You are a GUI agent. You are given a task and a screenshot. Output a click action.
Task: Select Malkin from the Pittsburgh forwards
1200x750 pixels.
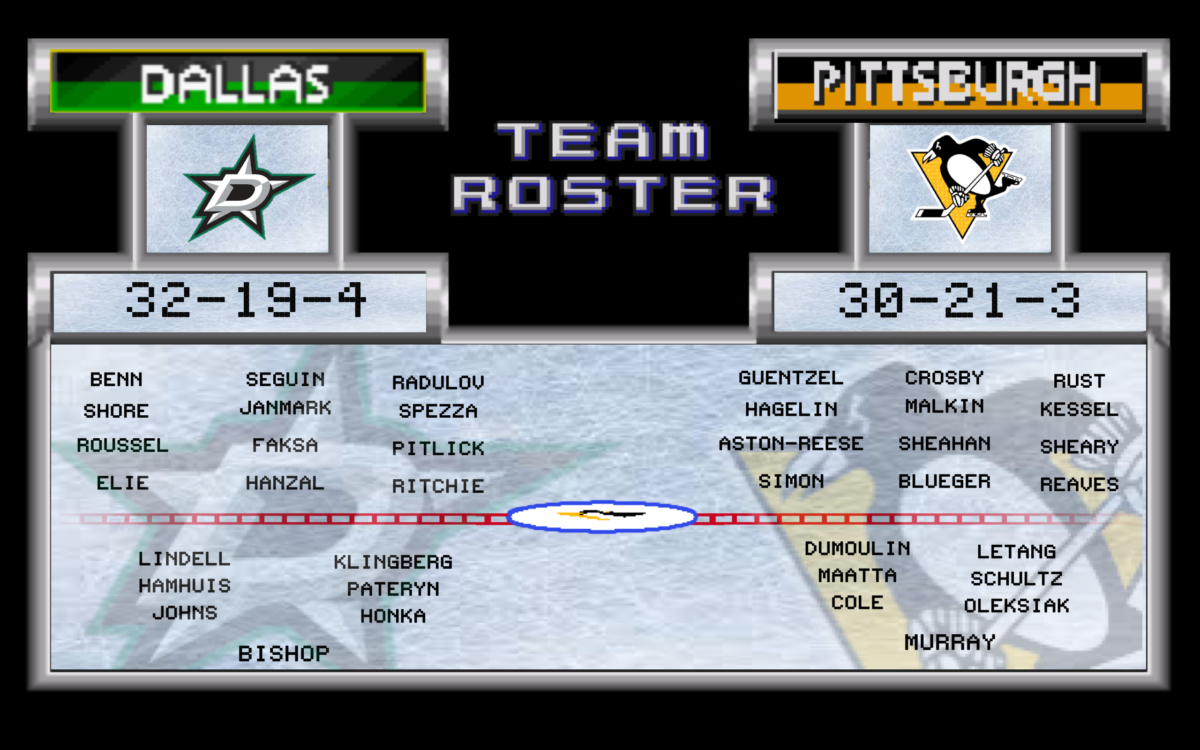pyautogui.click(x=944, y=407)
